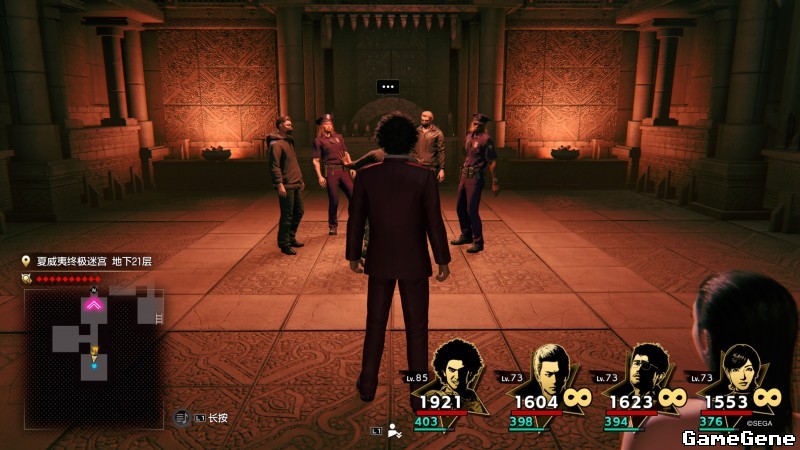
Task: Select the party member portrait with 1623 HP
Action: [645, 372]
